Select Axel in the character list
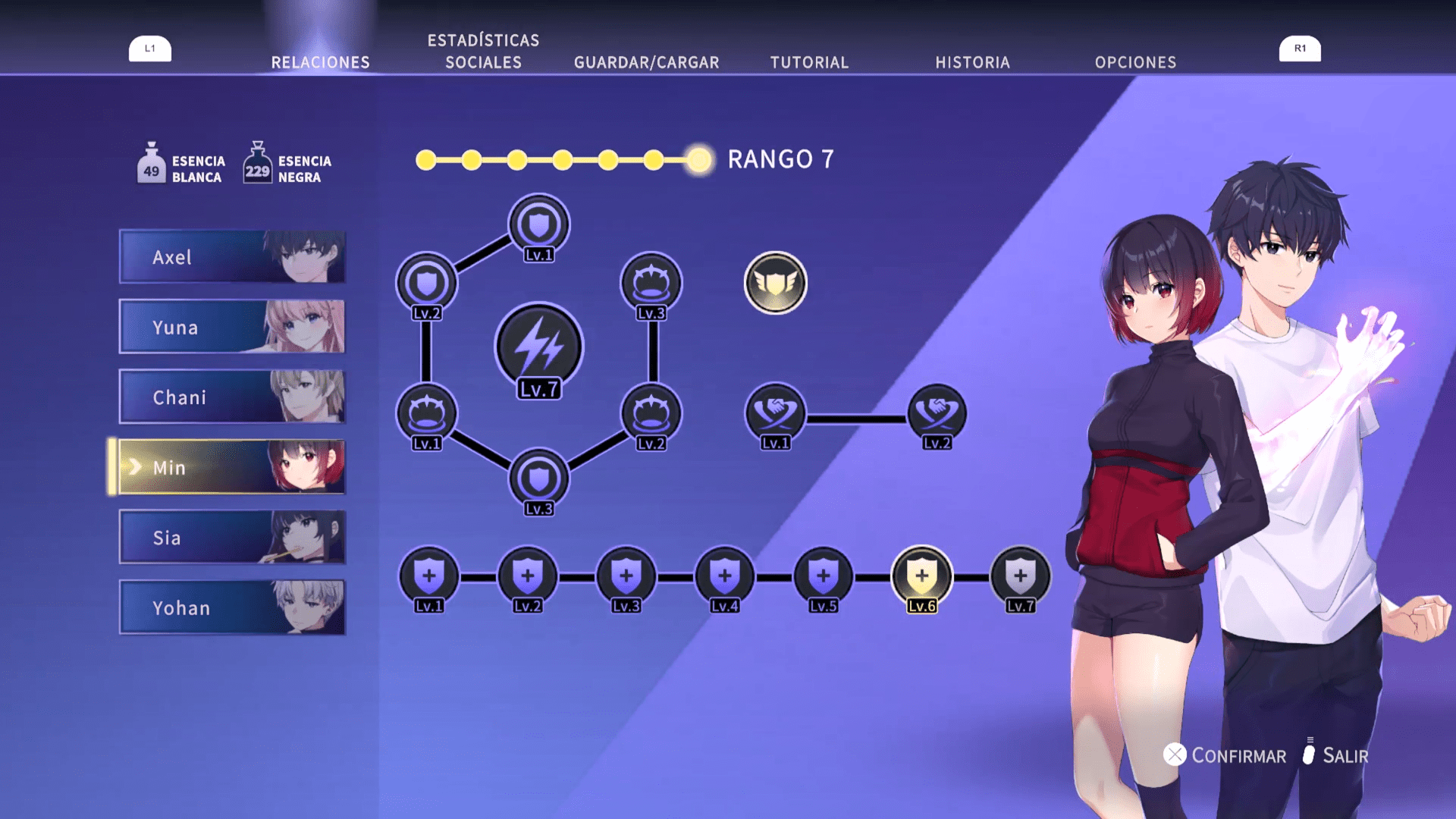Screen dimensions: 1456x819 coord(232,257)
